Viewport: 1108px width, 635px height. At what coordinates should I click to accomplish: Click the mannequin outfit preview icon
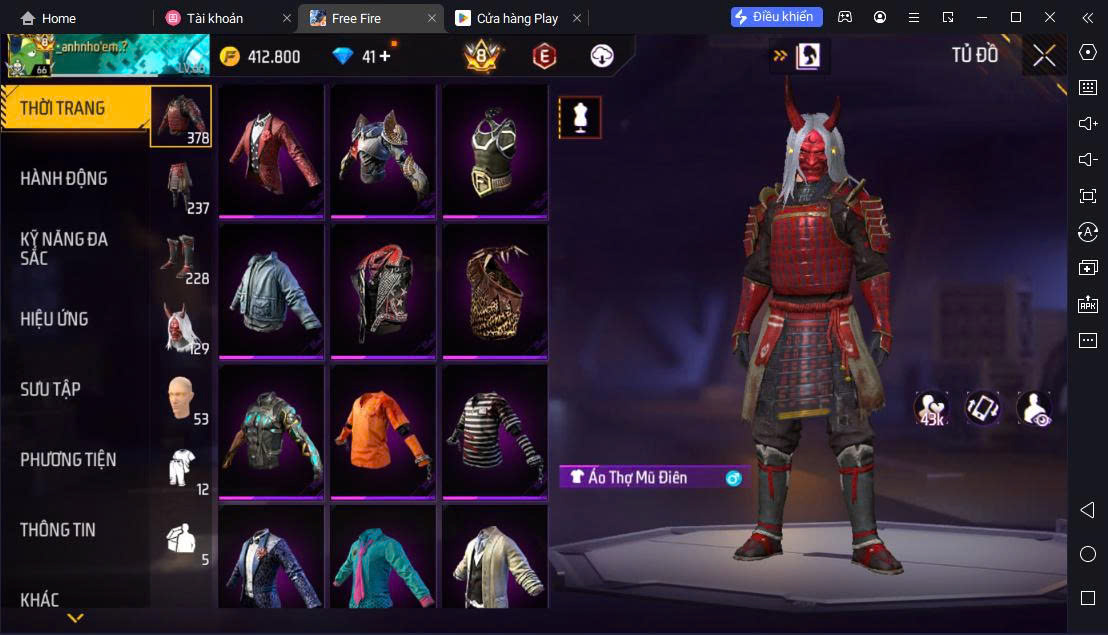[580, 117]
